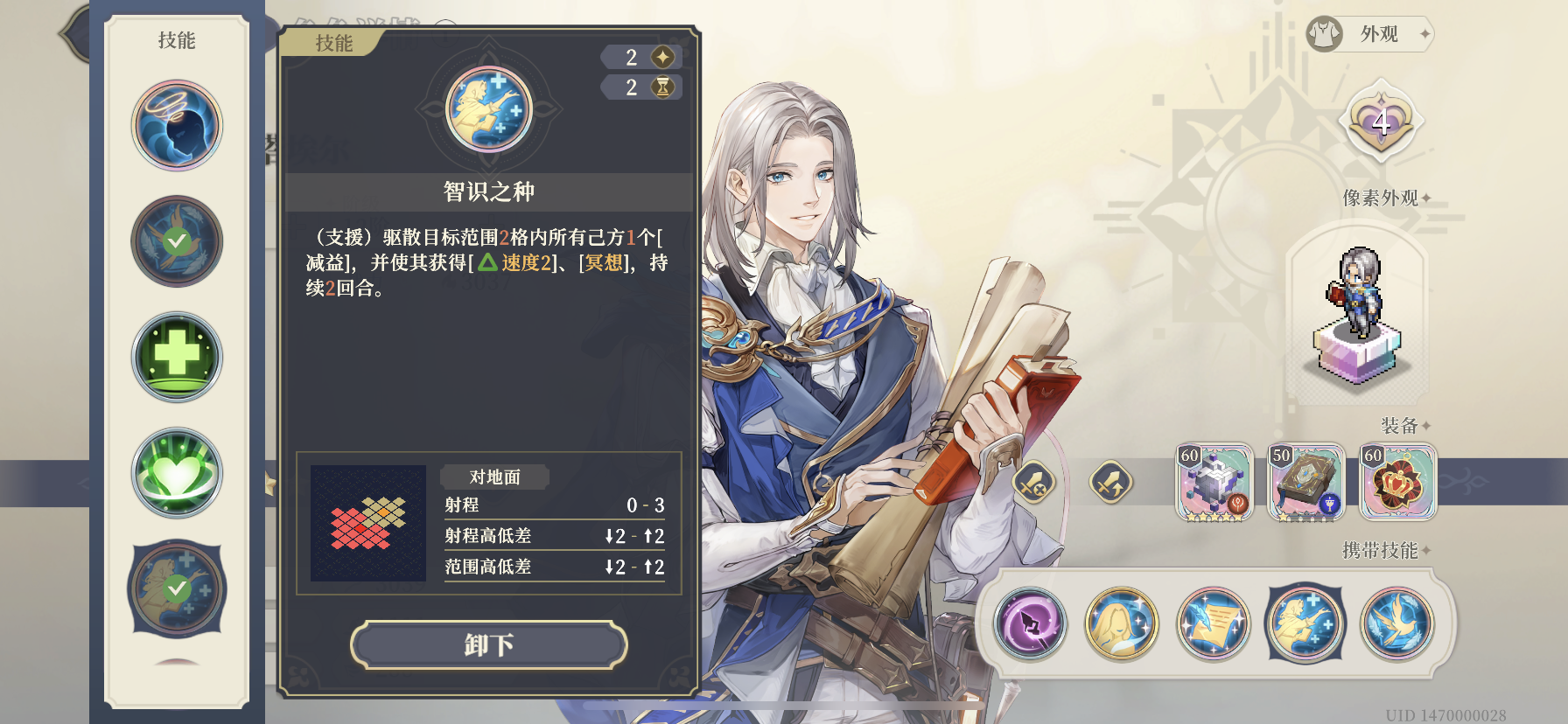Open the level 60 crown equipment item

(1398, 483)
